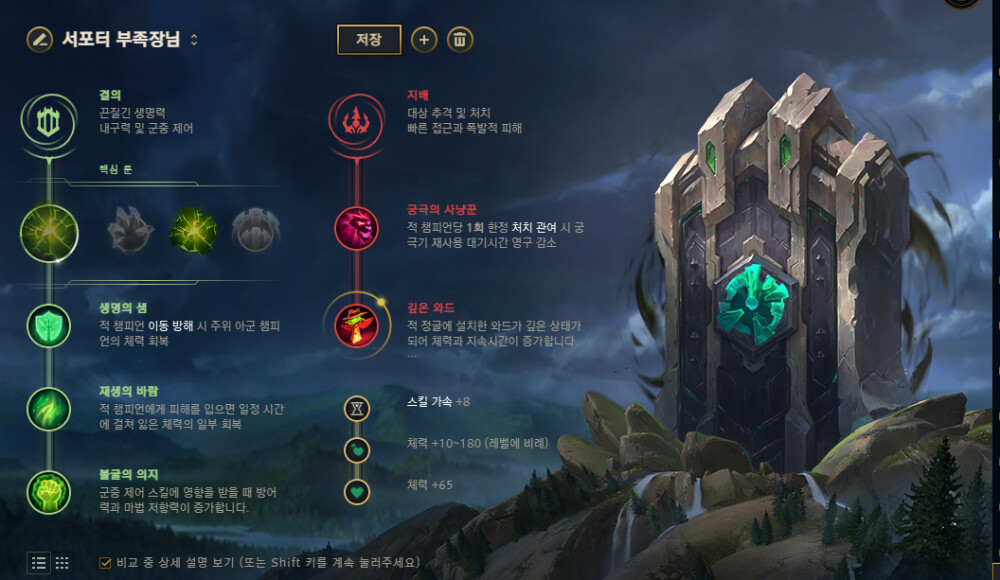This screenshot has width=1000, height=580.
Task: Change the 체력 +65 stat shard
Action: 357,491
